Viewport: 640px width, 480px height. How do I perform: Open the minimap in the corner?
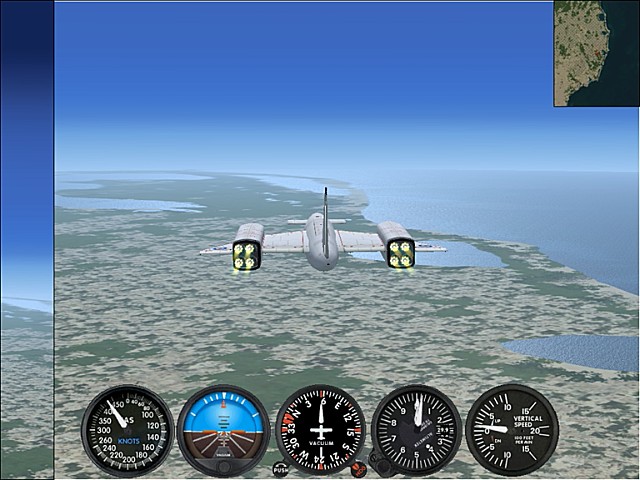pyautogui.click(x=596, y=53)
